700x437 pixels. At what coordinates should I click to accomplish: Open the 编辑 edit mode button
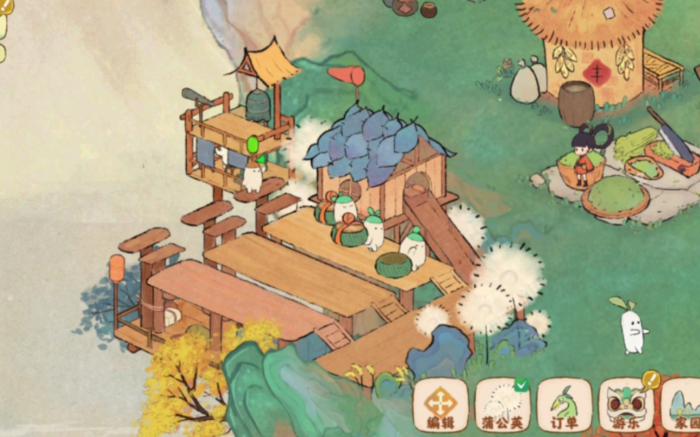(x=441, y=405)
